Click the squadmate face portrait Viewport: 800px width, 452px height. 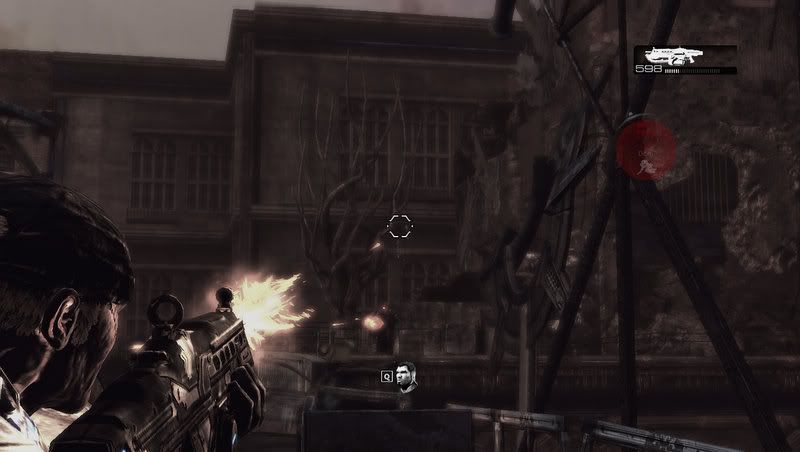pyautogui.click(x=406, y=376)
